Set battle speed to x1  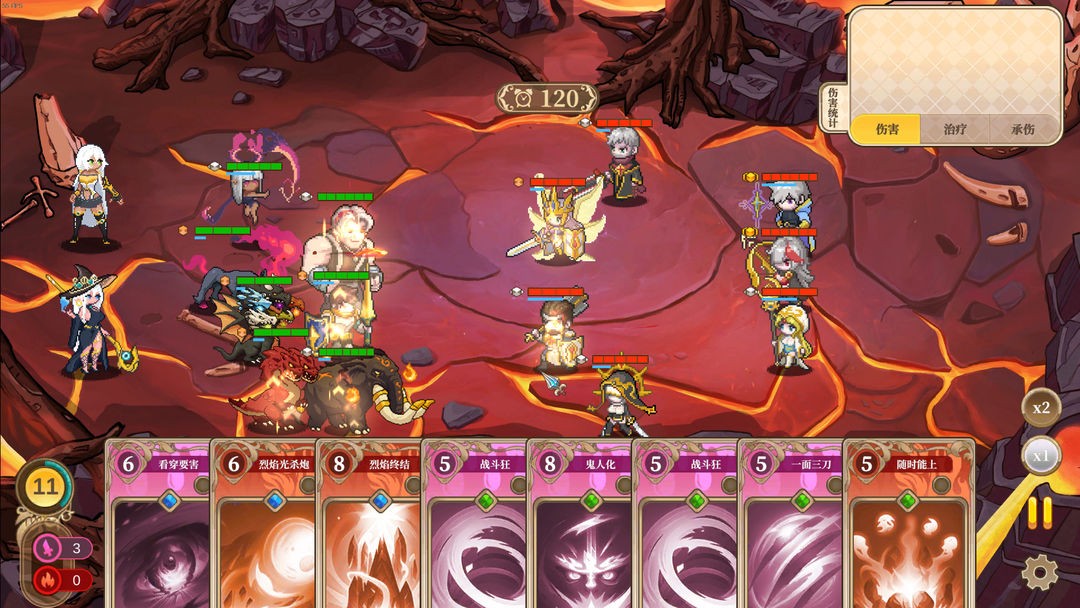[1041, 455]
